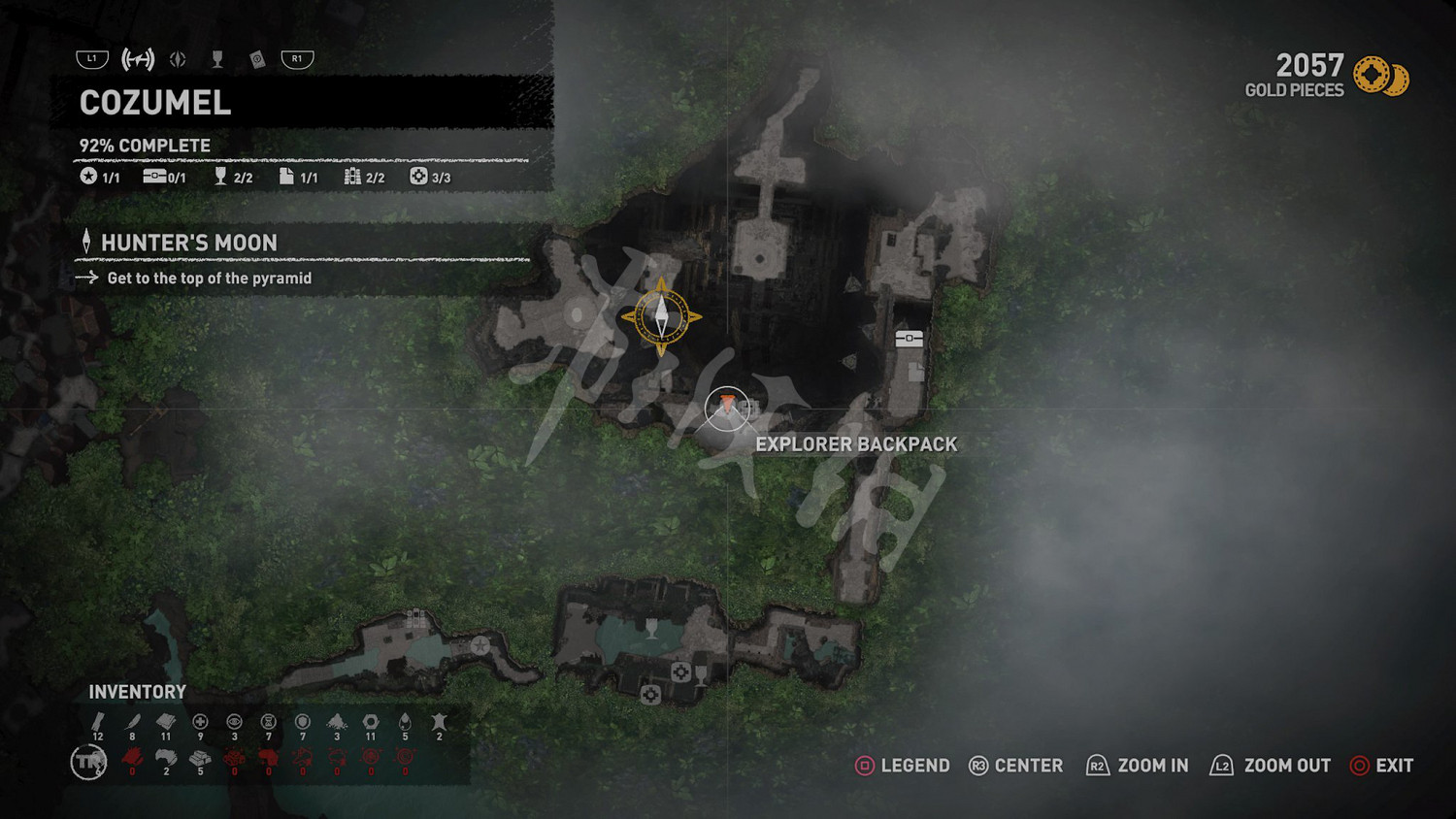Select the document marker below the chest
This screenshot has width=1456, height=819.
tap(915, 371)
